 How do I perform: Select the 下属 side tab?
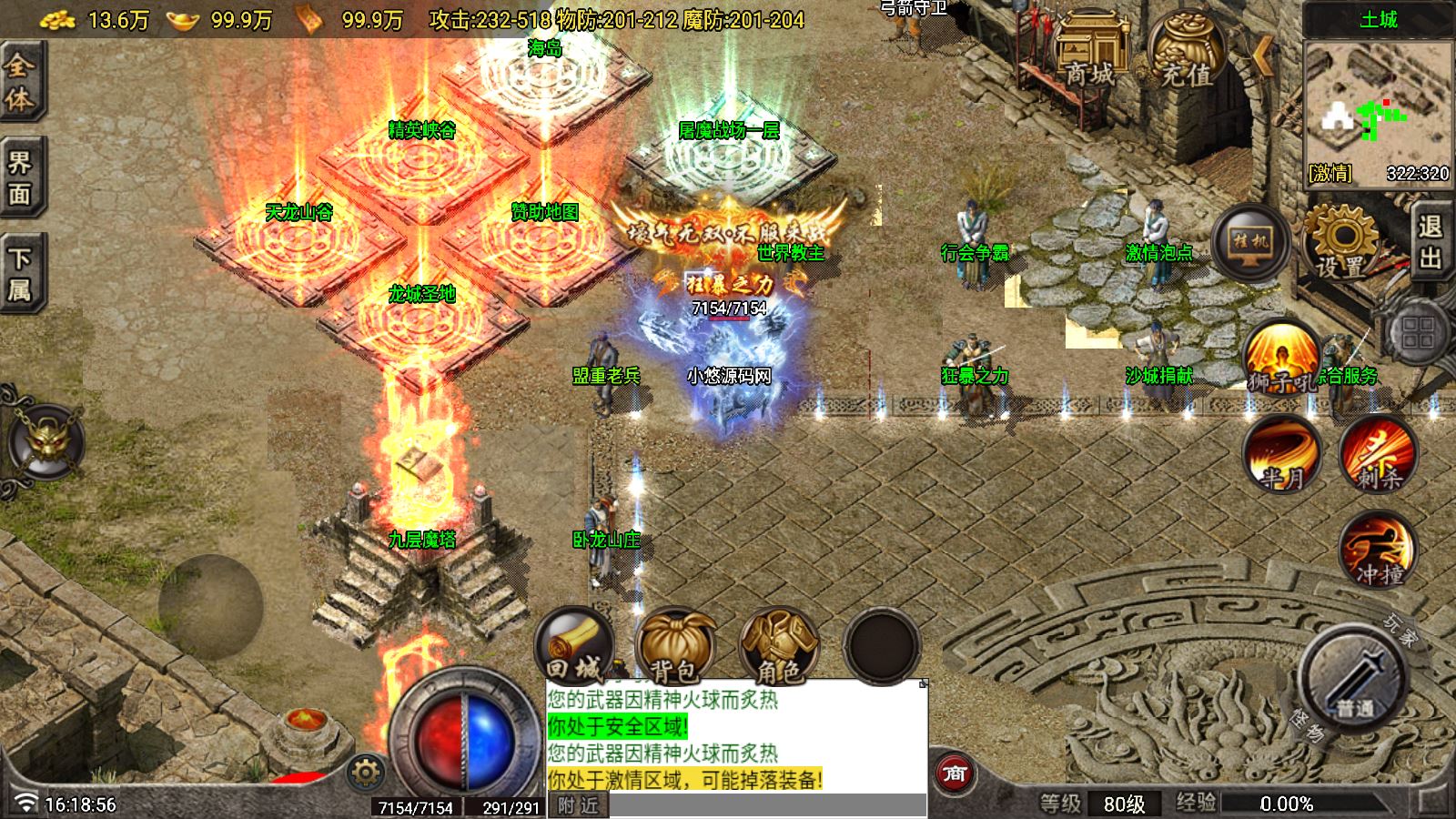19,273
